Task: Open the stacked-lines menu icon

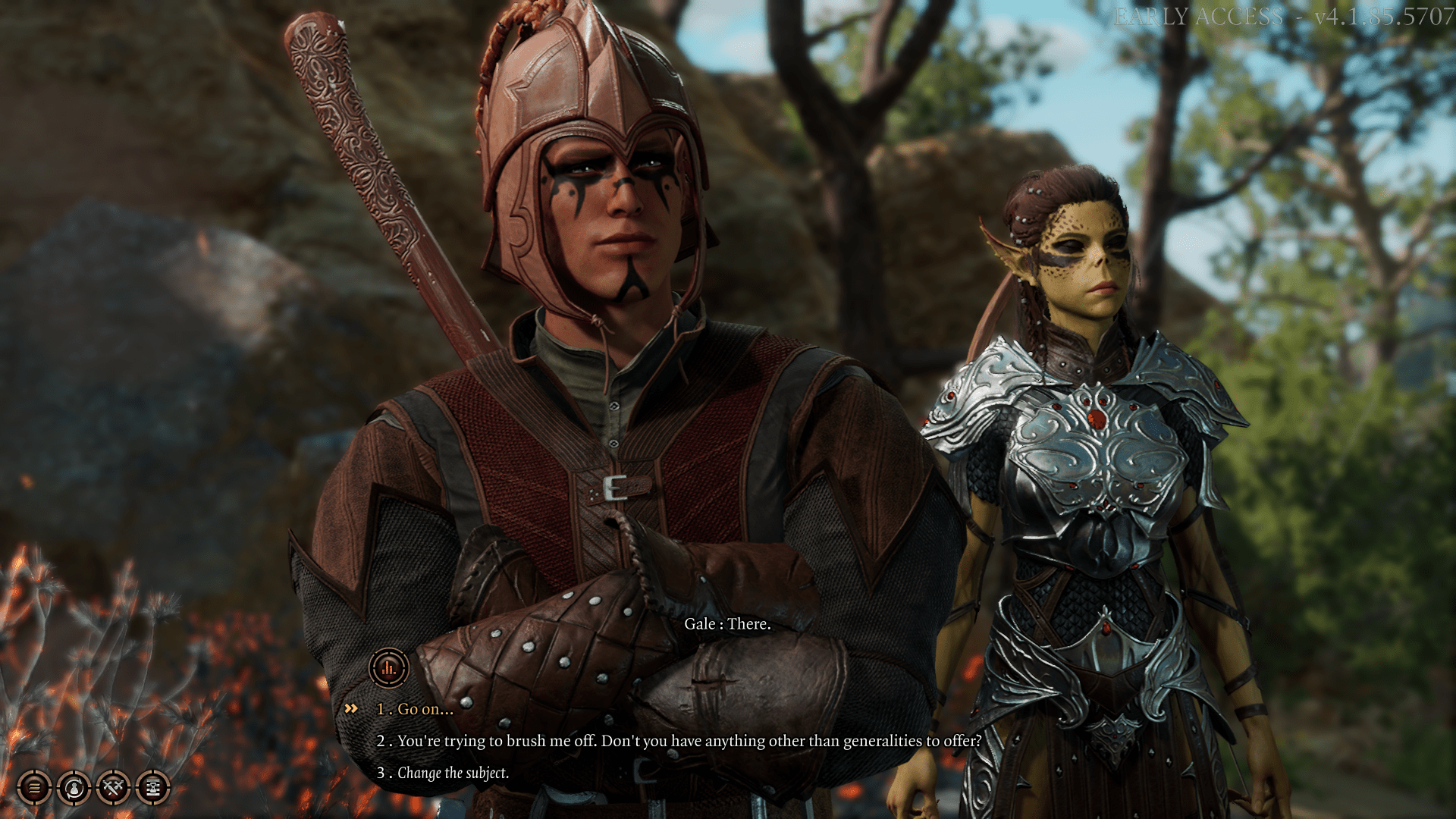Action: tap(34, 788)
